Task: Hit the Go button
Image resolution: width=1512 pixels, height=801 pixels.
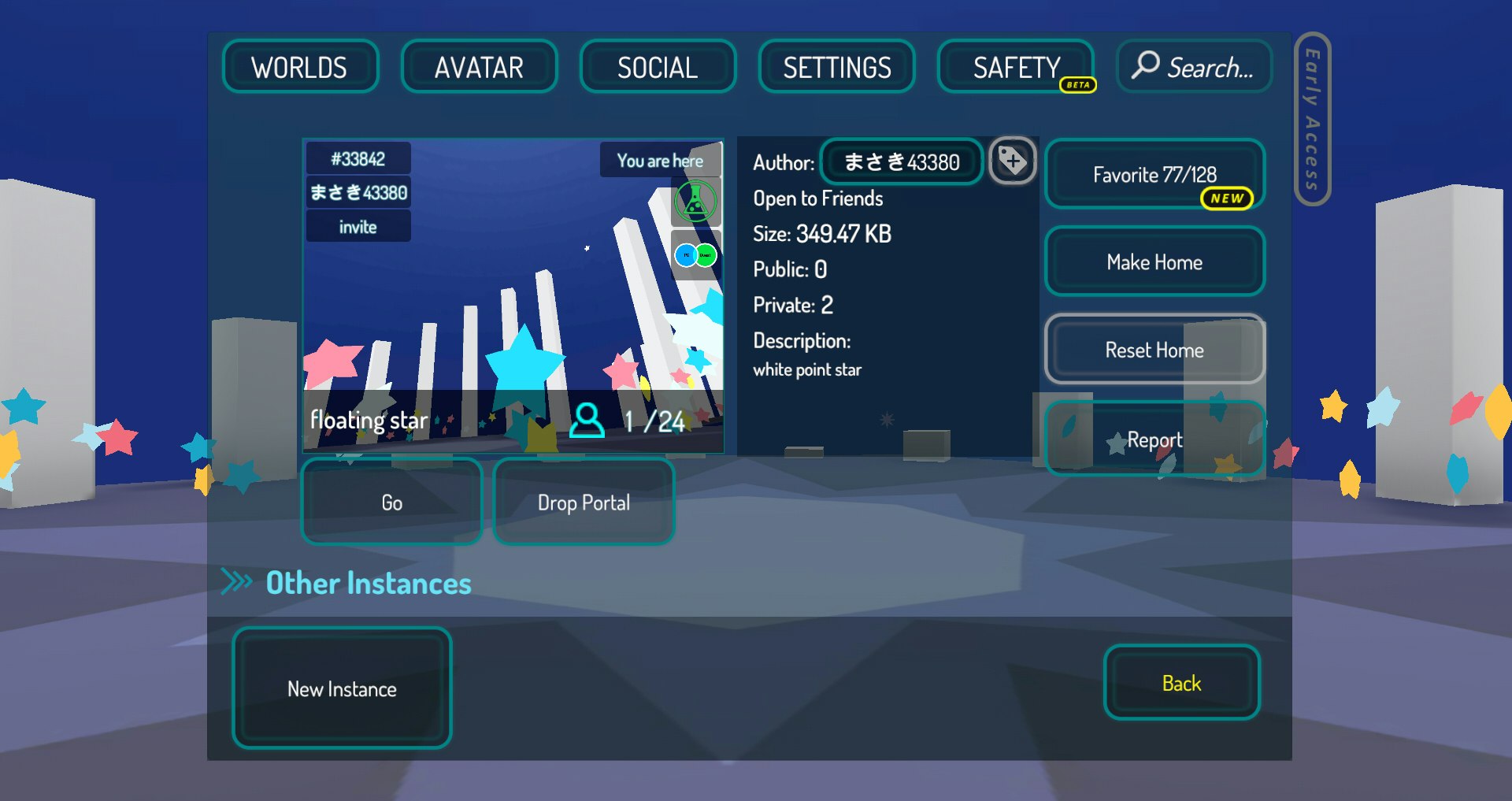Action: 391,502
